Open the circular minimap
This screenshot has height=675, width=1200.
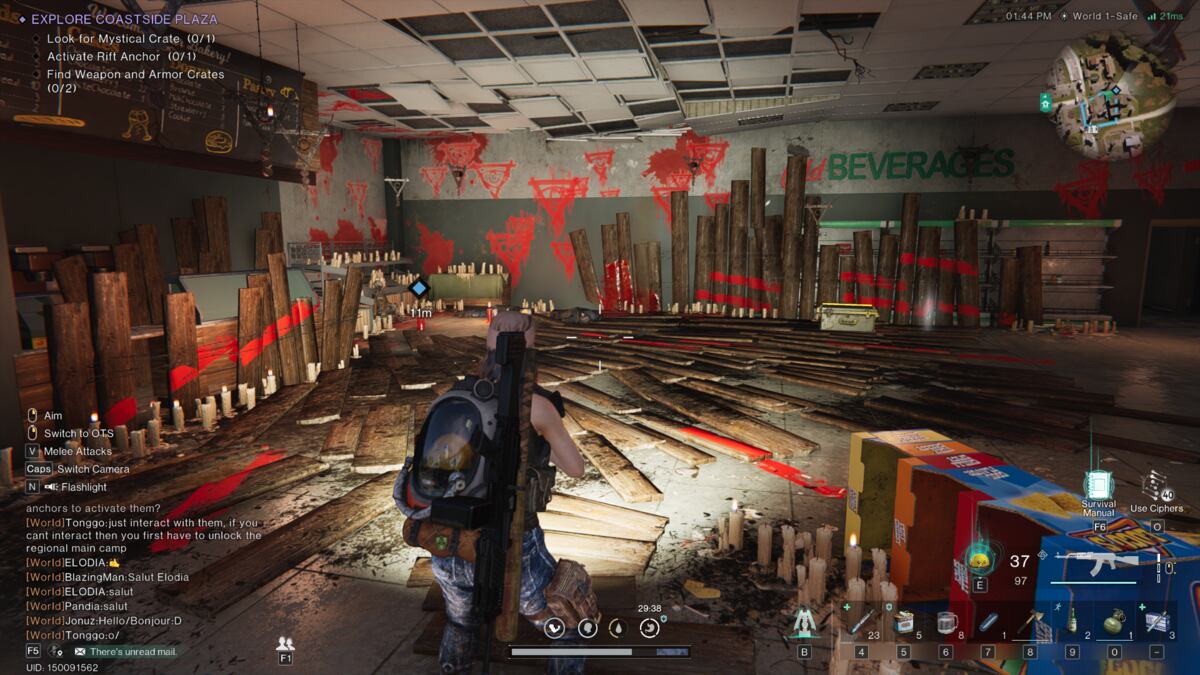coord(1110,95)
